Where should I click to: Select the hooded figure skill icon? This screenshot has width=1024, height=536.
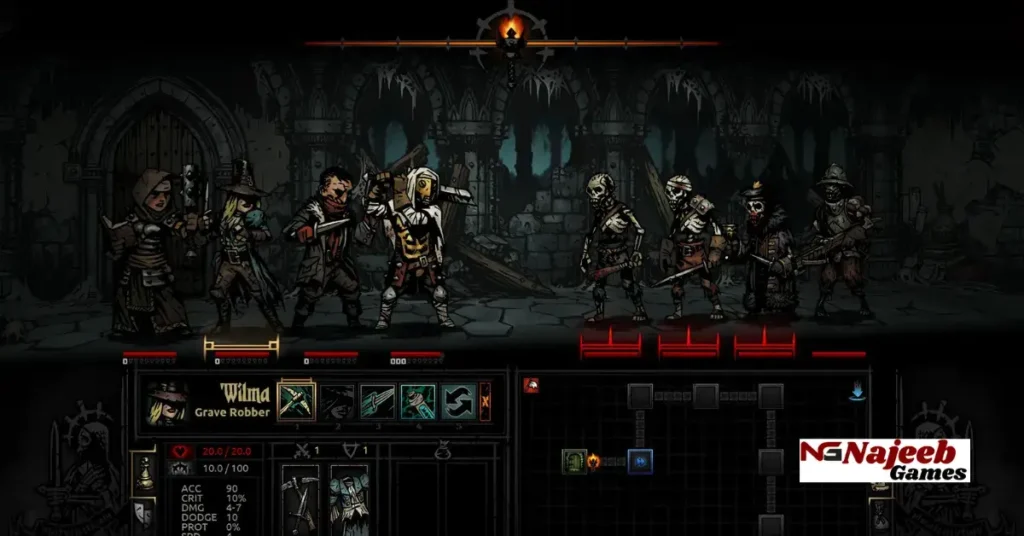tap(337, 401)
